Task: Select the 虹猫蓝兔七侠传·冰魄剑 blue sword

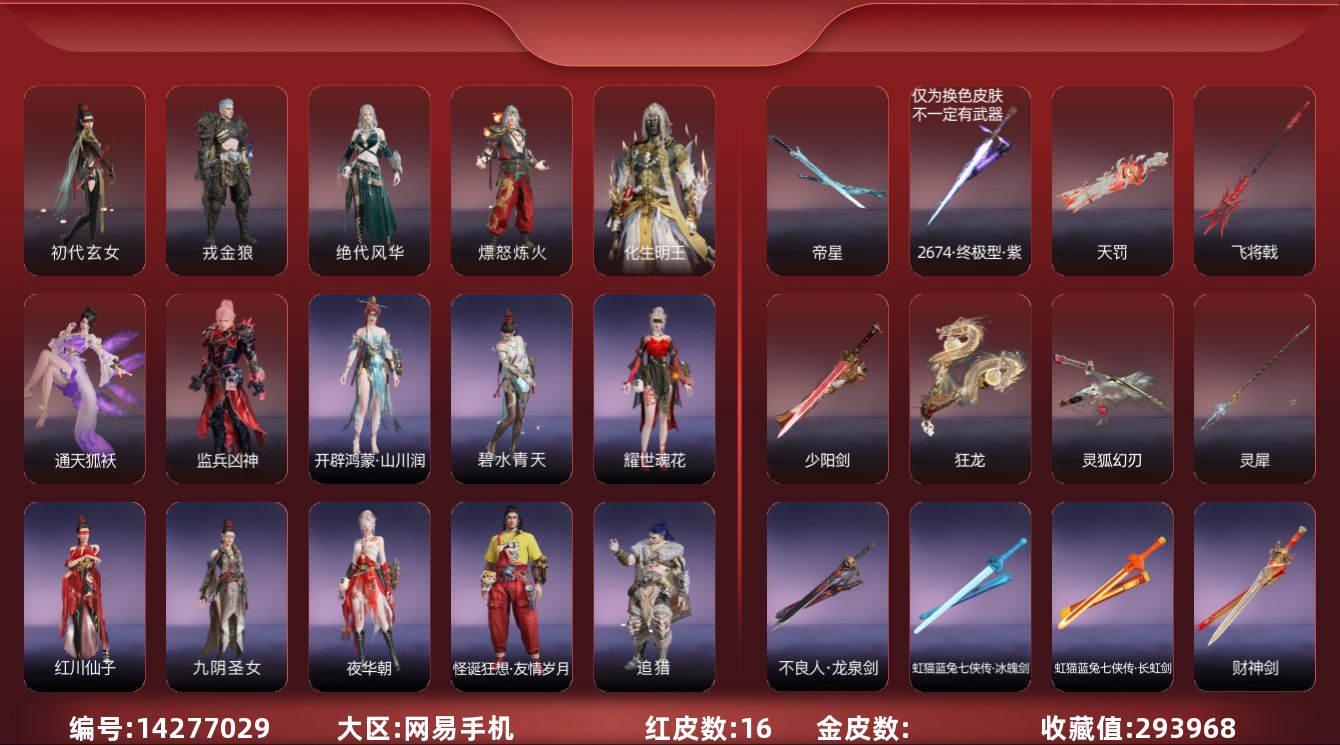Action: pos(969,590)
